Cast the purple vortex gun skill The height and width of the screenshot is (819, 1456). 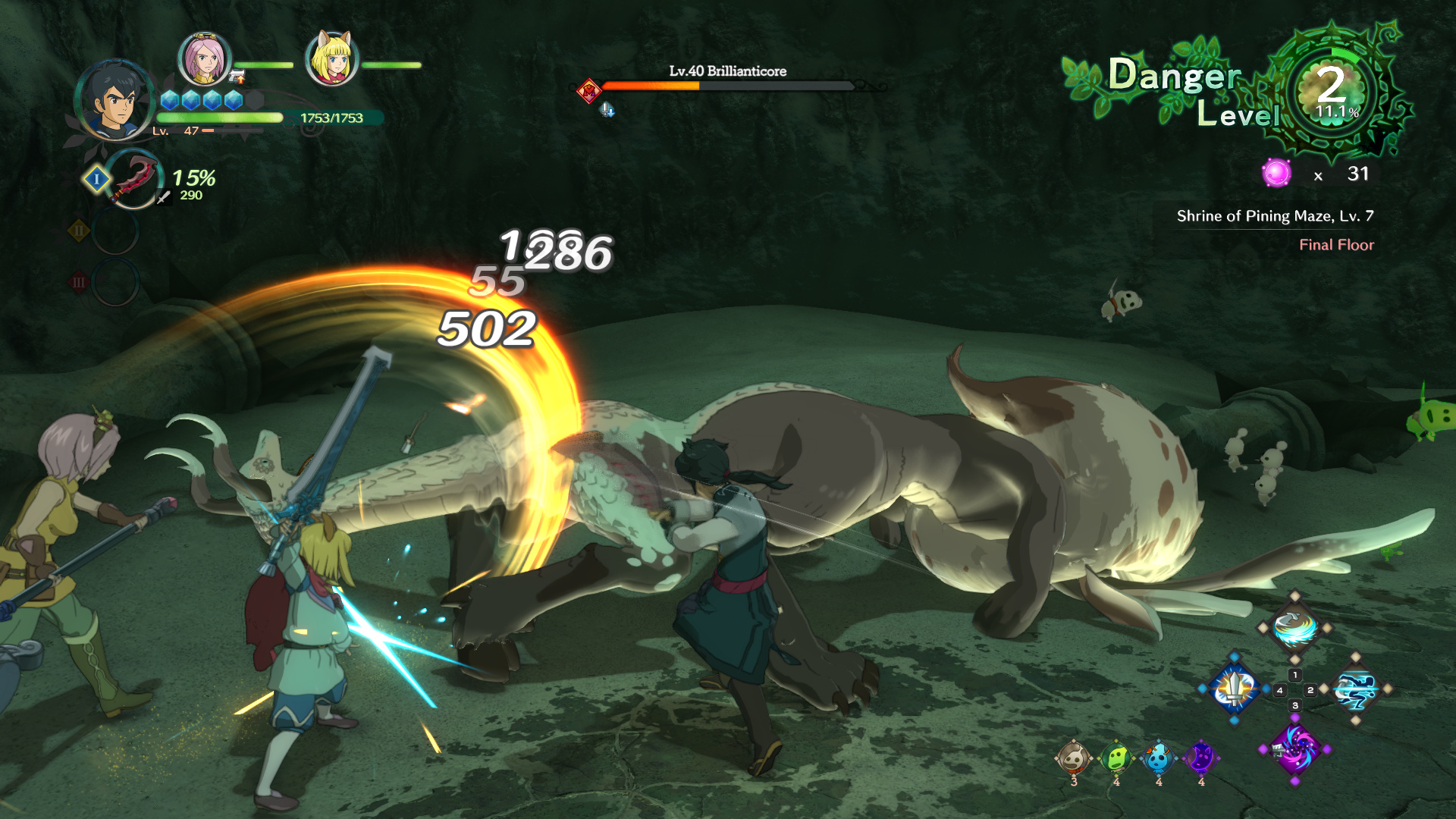click(1294, 748)
